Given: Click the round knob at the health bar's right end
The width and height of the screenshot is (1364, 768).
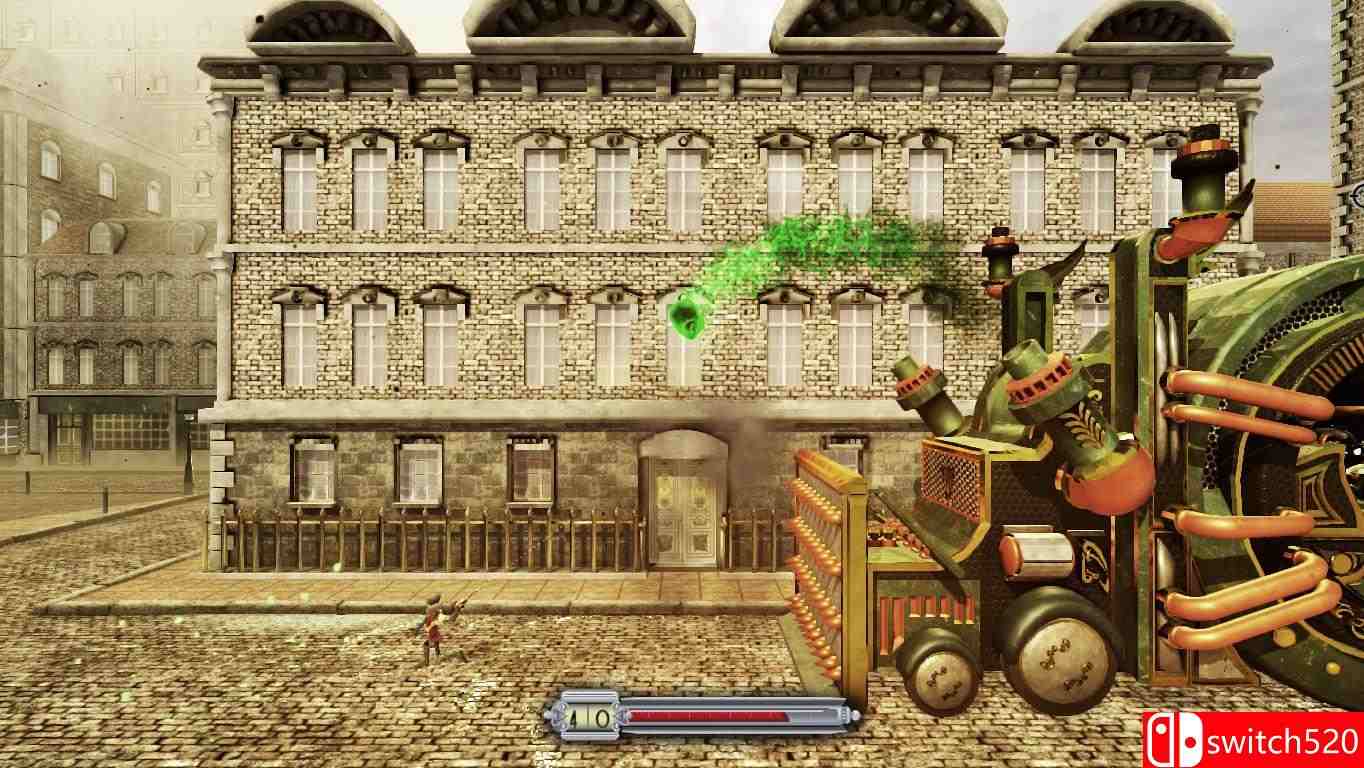Looking at the screenshot, I should [x=857, y=713].
